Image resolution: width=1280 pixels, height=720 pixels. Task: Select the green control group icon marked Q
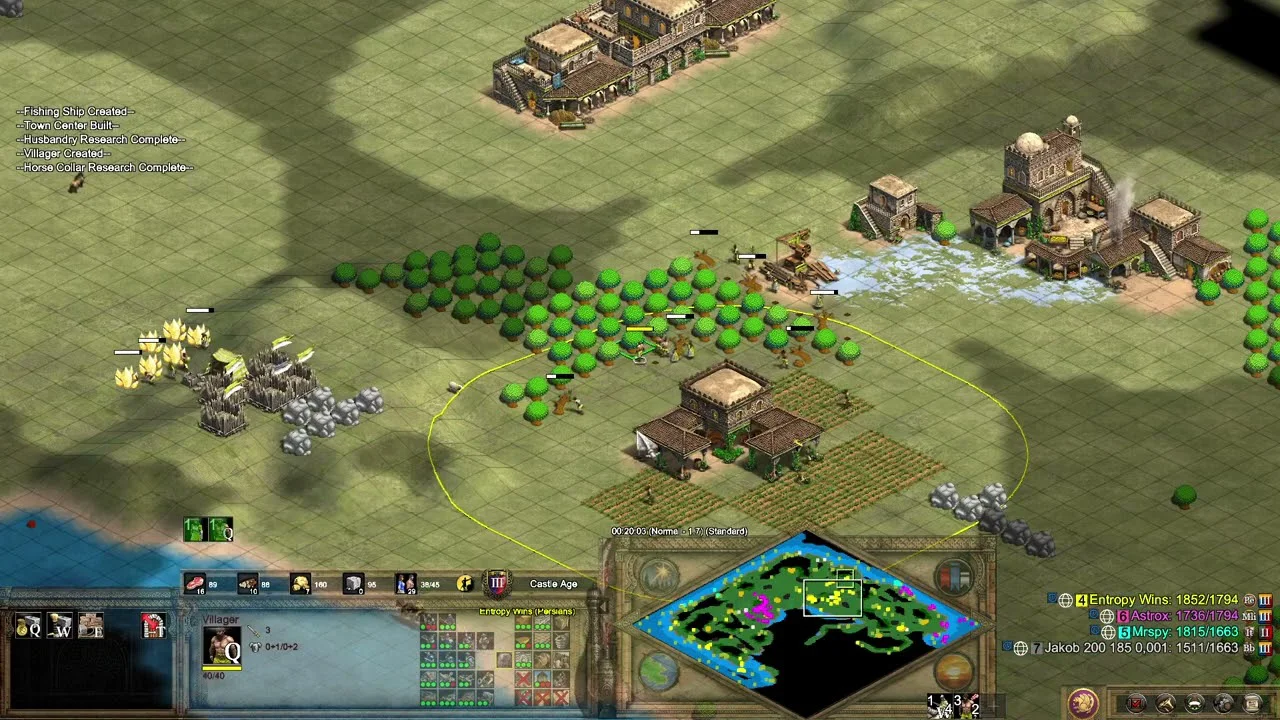pyautogui.click(x=221, y=529)
